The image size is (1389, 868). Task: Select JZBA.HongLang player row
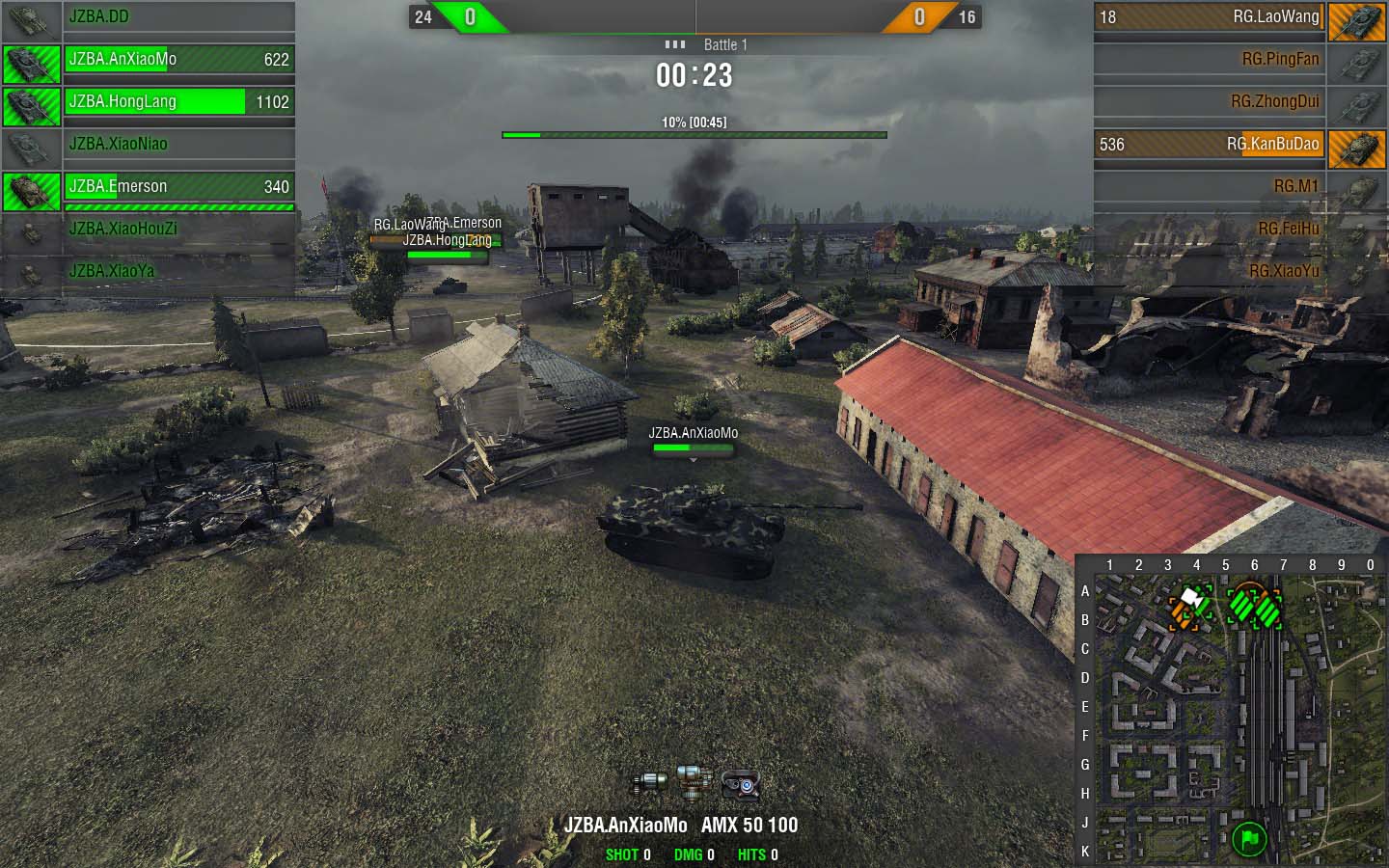pos(178,102)
